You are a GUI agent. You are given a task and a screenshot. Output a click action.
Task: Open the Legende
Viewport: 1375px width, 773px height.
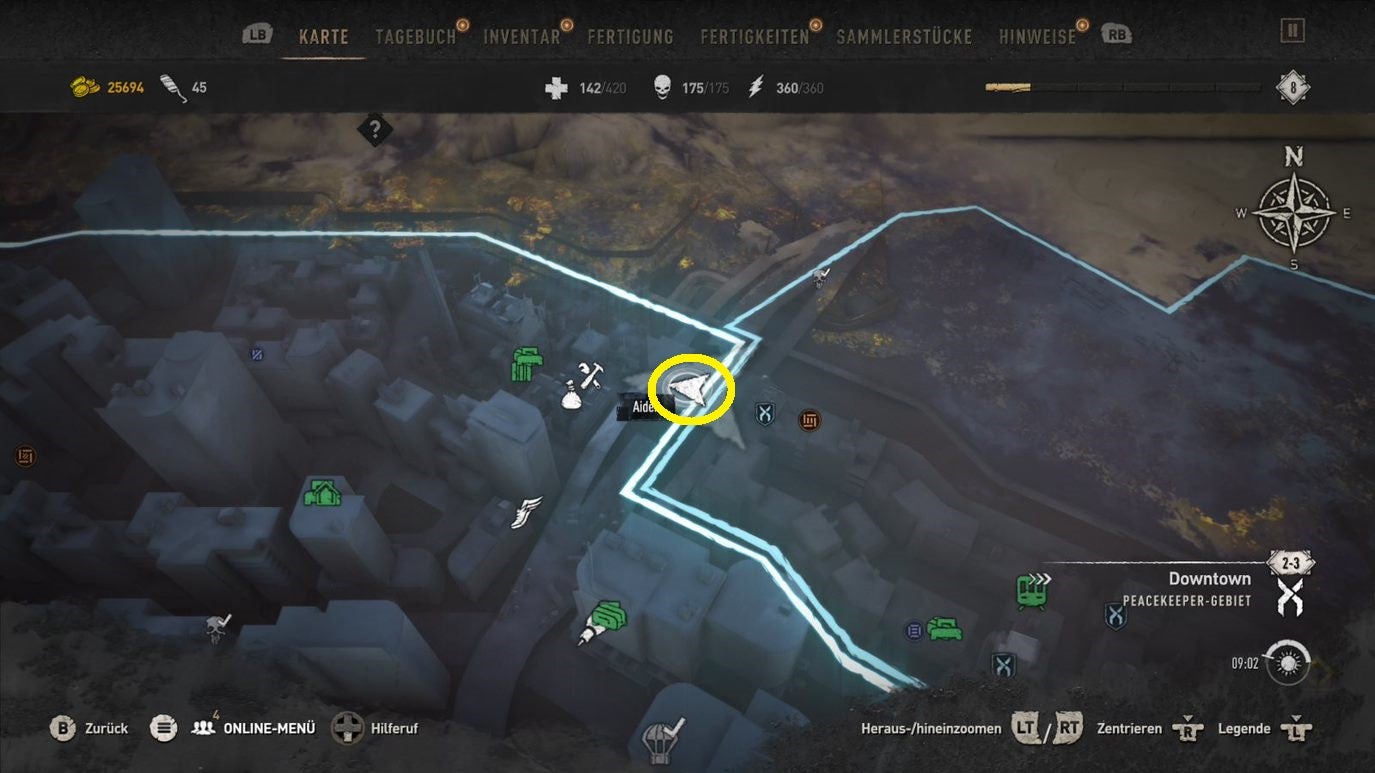click(1244, 728)
